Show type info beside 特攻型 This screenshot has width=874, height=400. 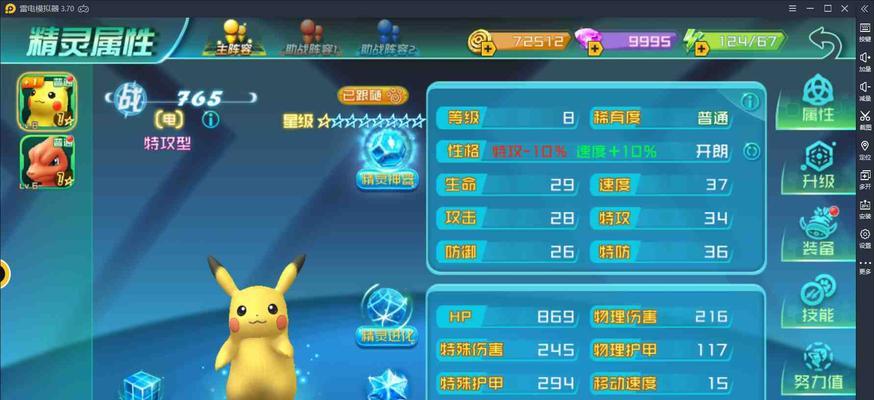point(210,120)
